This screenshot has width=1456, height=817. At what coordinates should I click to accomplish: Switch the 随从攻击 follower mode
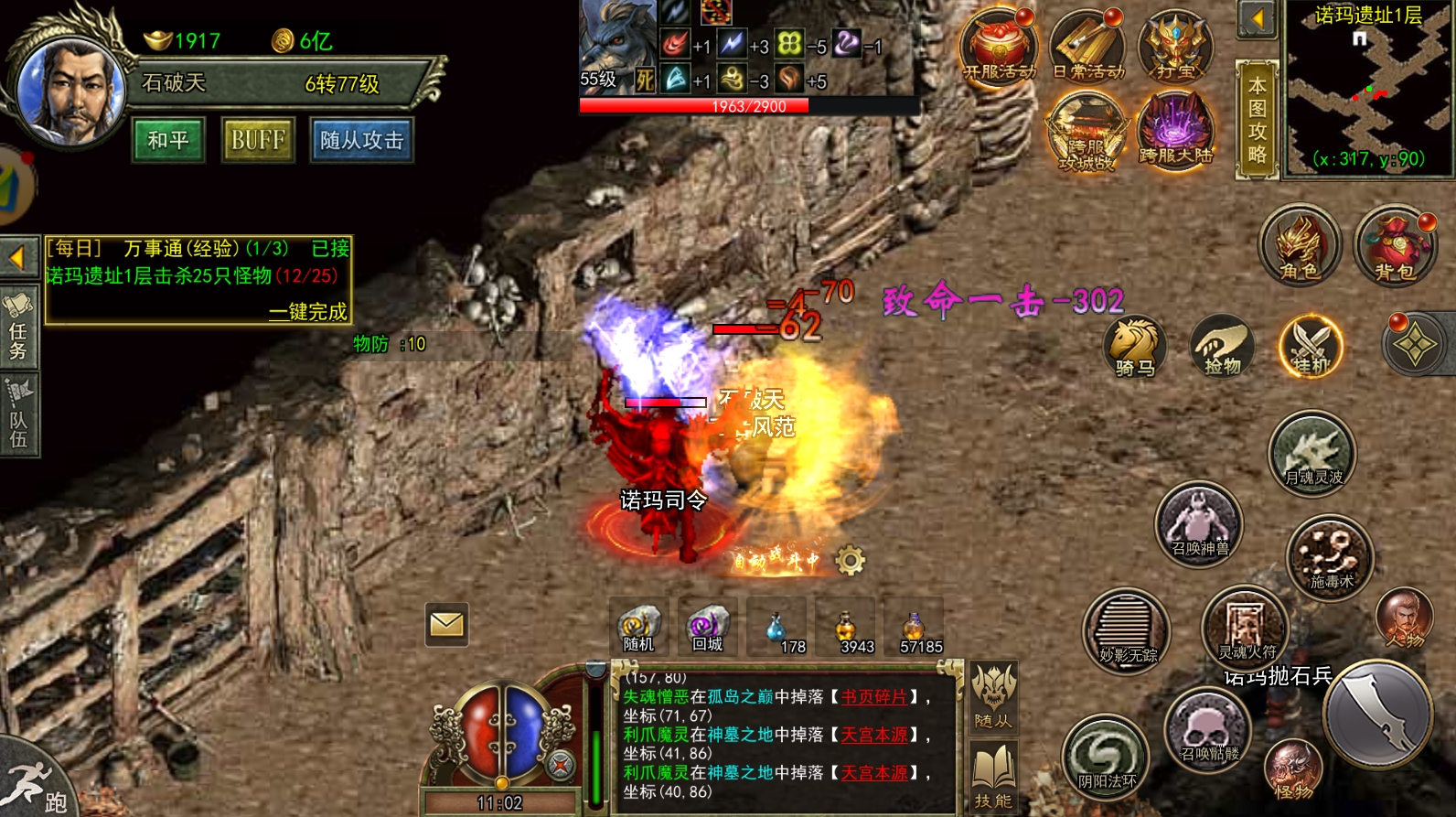click(361, 140)
